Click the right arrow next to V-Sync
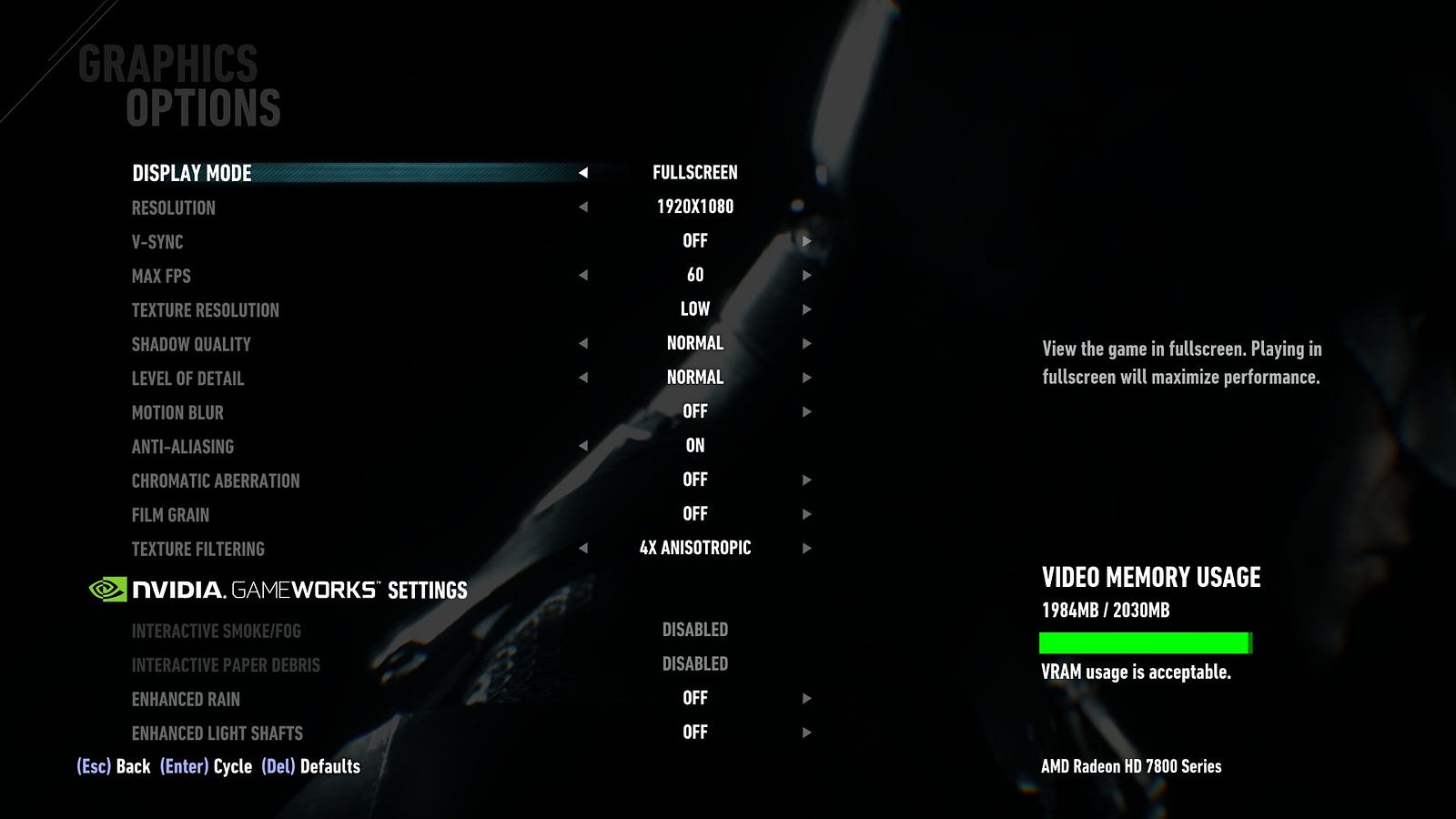 pos(806,241)
